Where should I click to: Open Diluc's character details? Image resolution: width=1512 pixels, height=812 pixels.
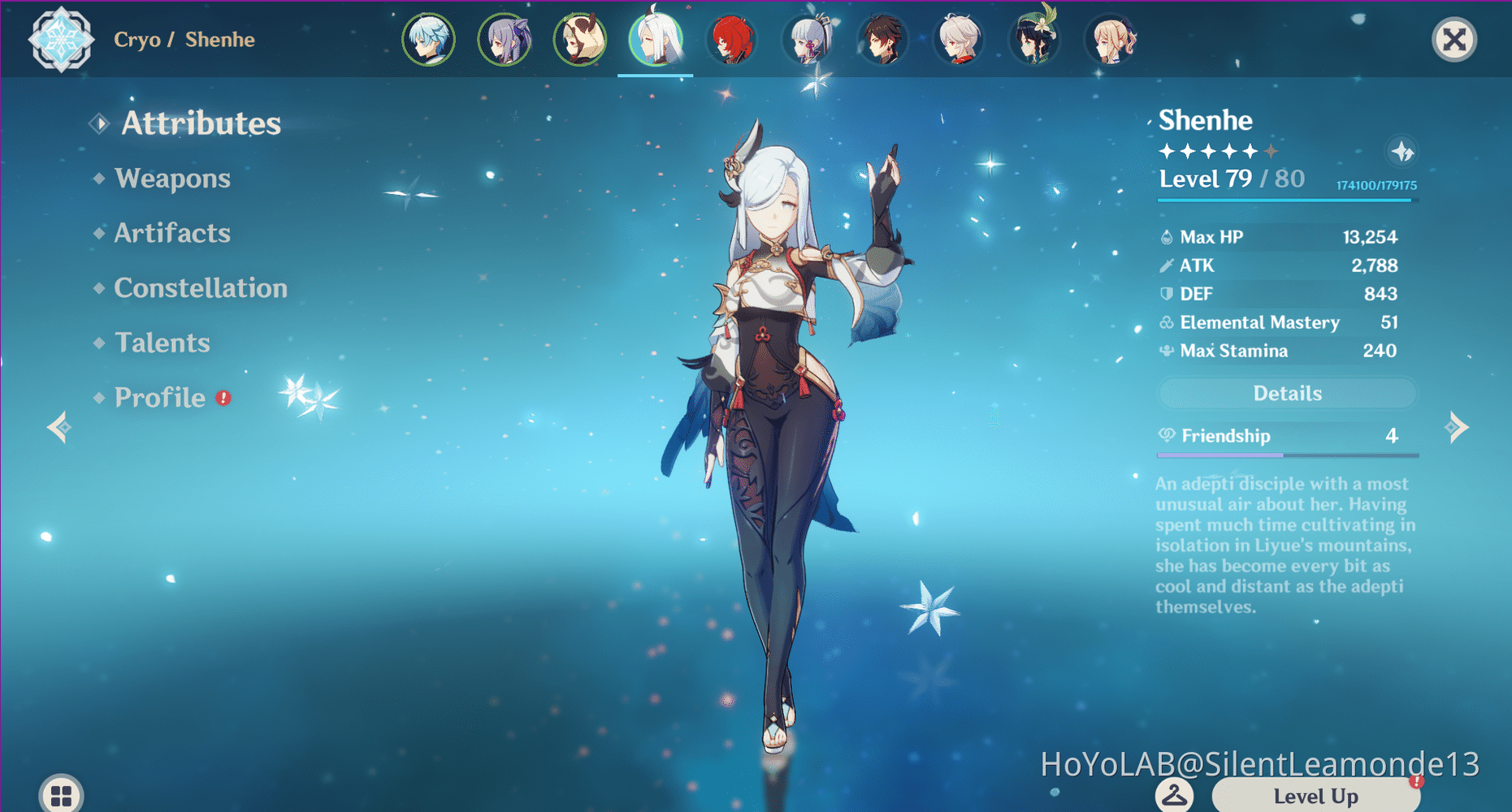coord(731,38)
